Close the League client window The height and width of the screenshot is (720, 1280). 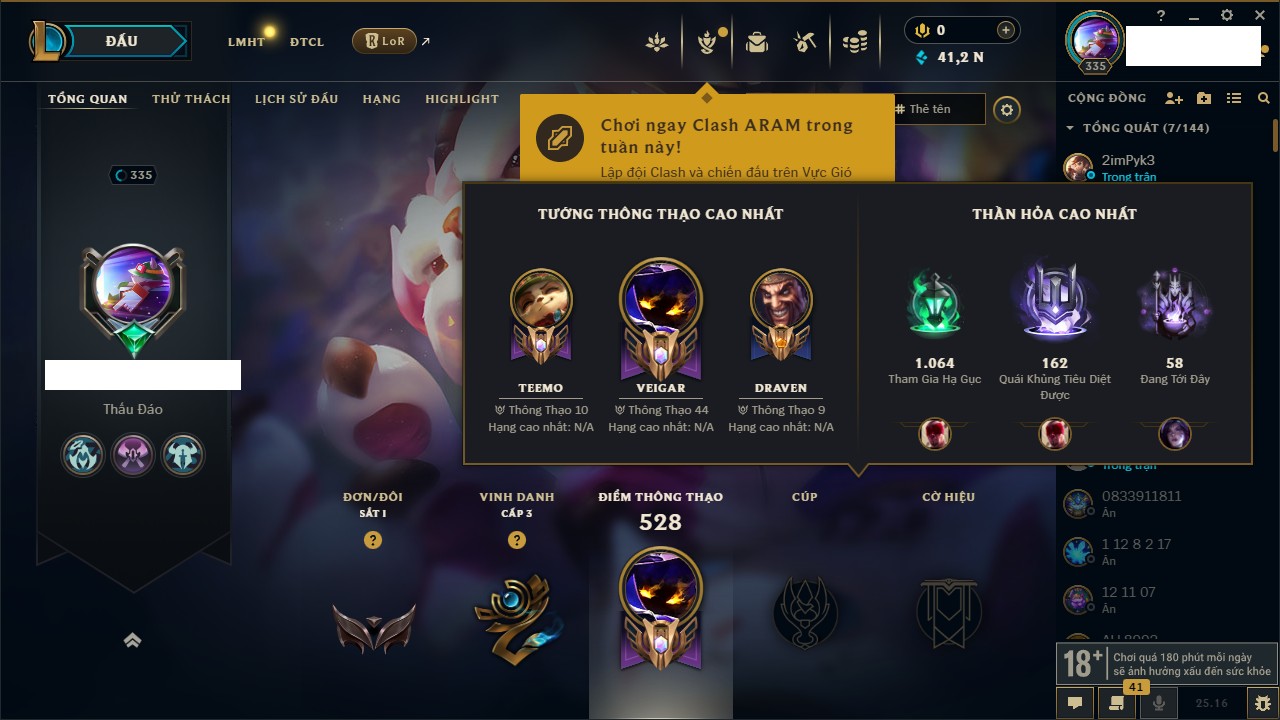[1257, 15]
